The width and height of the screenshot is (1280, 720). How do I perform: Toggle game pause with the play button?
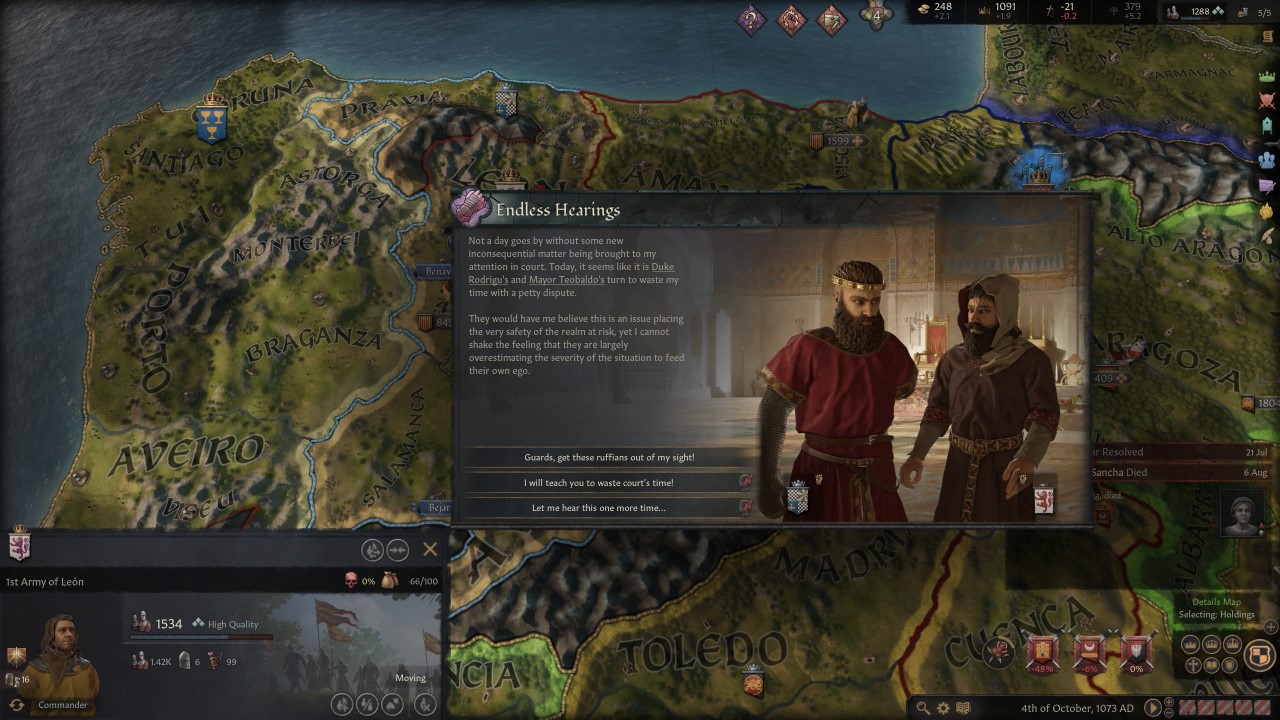pyautogui.click(x=1152, y=708)
